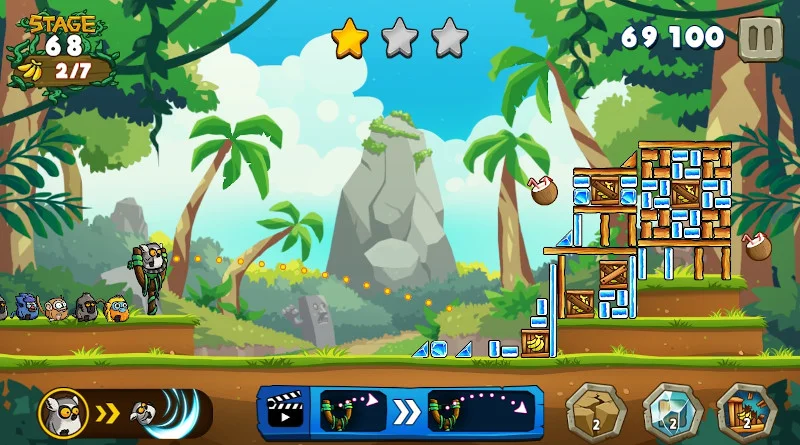Select the lemur character portrait
Viewport: 800px width, 445px height.
pos(63,413)
